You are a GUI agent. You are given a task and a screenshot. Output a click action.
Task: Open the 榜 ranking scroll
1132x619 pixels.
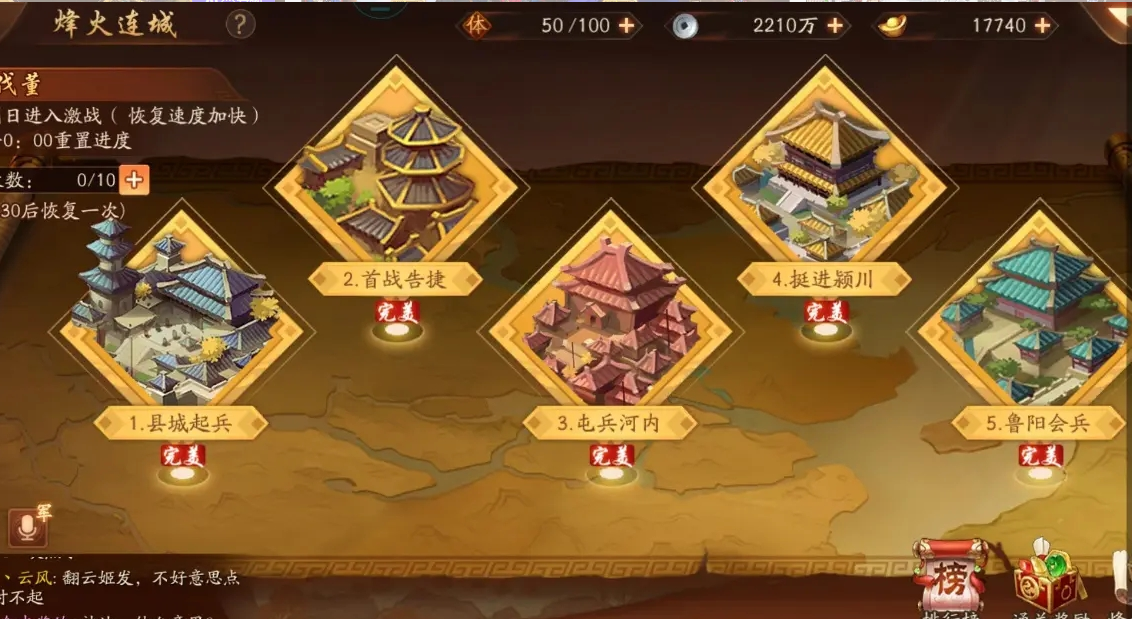tap(949, 577)
